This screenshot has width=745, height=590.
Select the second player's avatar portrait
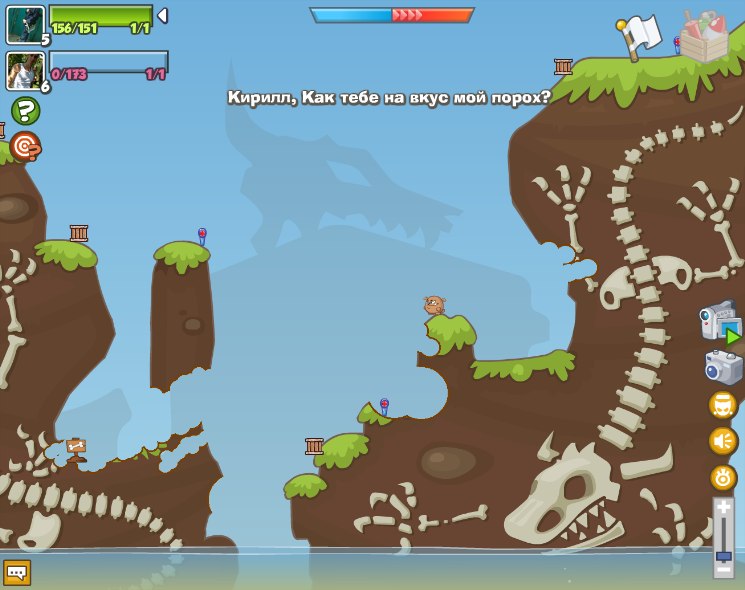click(x=25, y=71)
